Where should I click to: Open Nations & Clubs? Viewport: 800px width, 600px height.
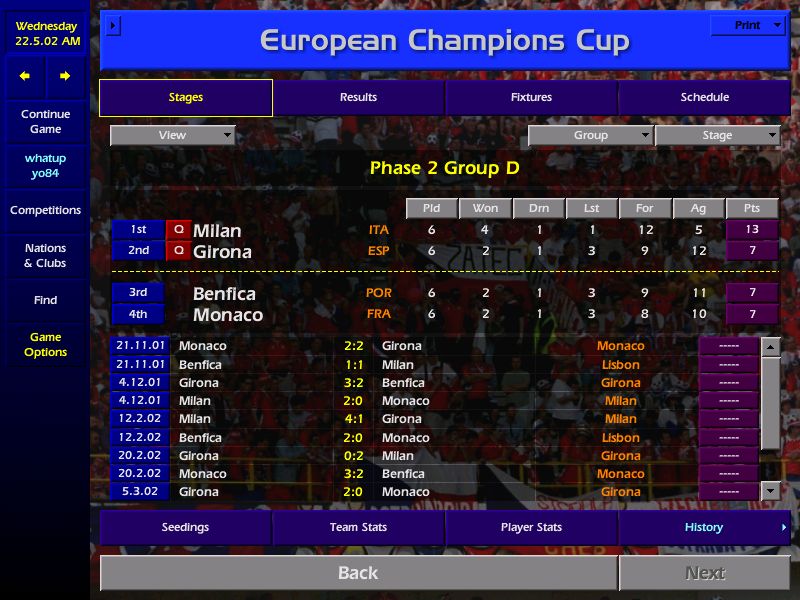pyautogui.click(x=46, y=255)
